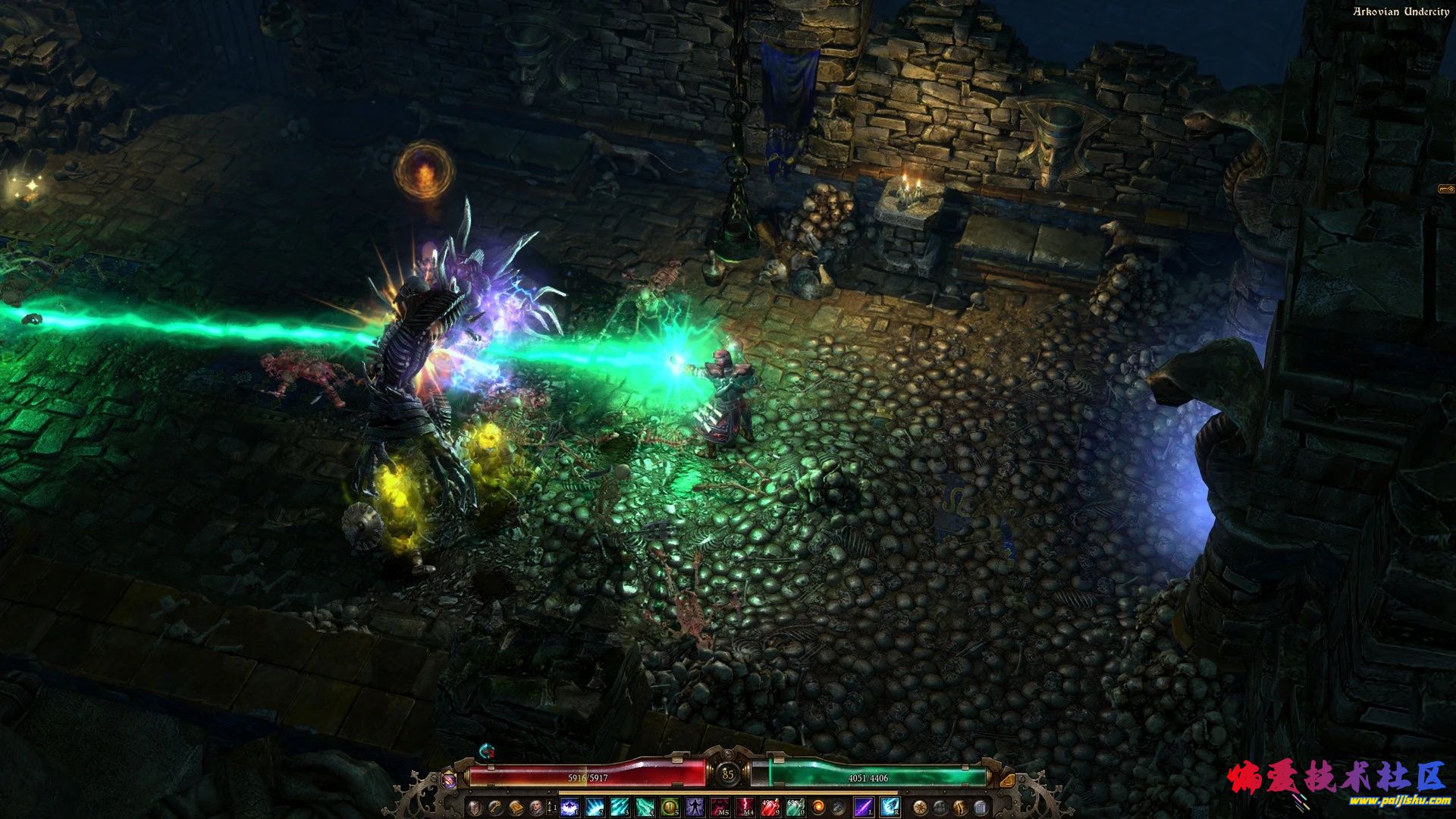Click the golden key icon

pyautogui.click(x=494, y=807)
